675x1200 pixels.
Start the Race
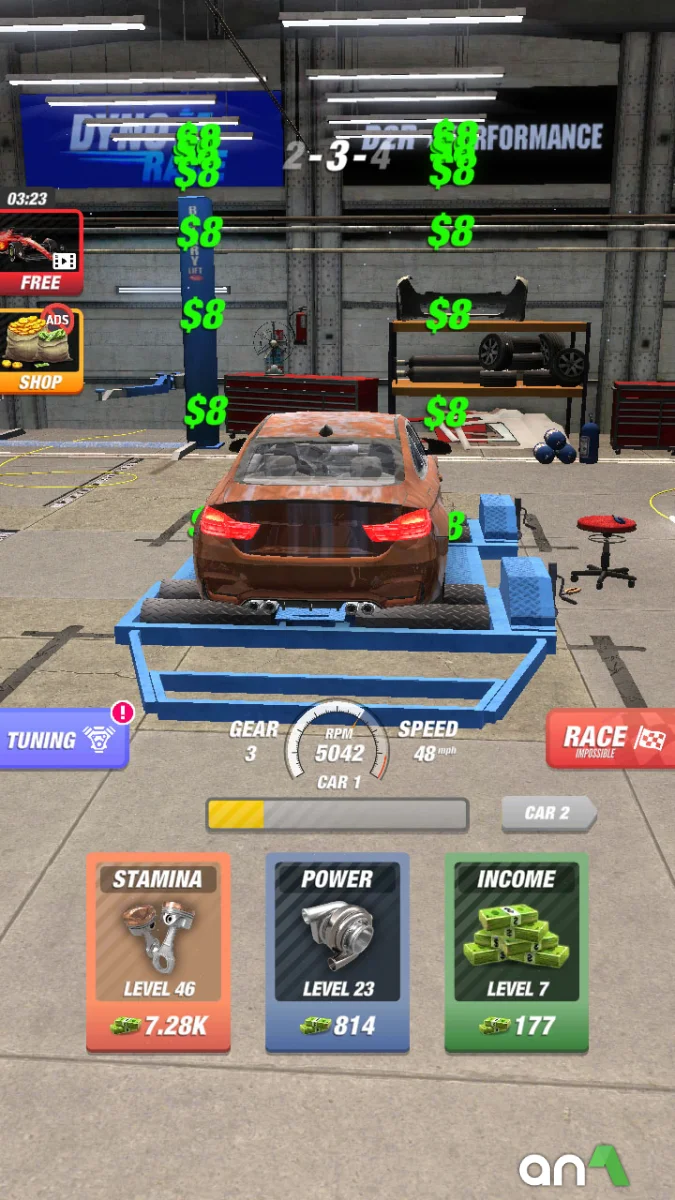pyautogui.click(x=611, y=740)
